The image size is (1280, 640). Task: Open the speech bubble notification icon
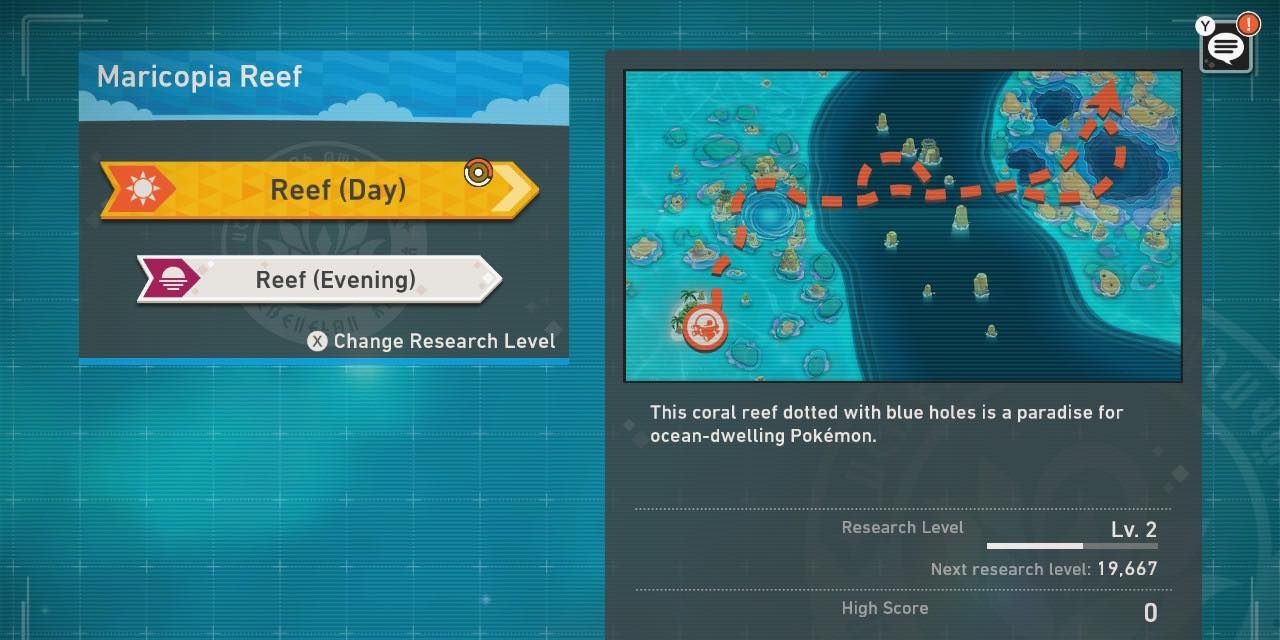coord(1226,46)
